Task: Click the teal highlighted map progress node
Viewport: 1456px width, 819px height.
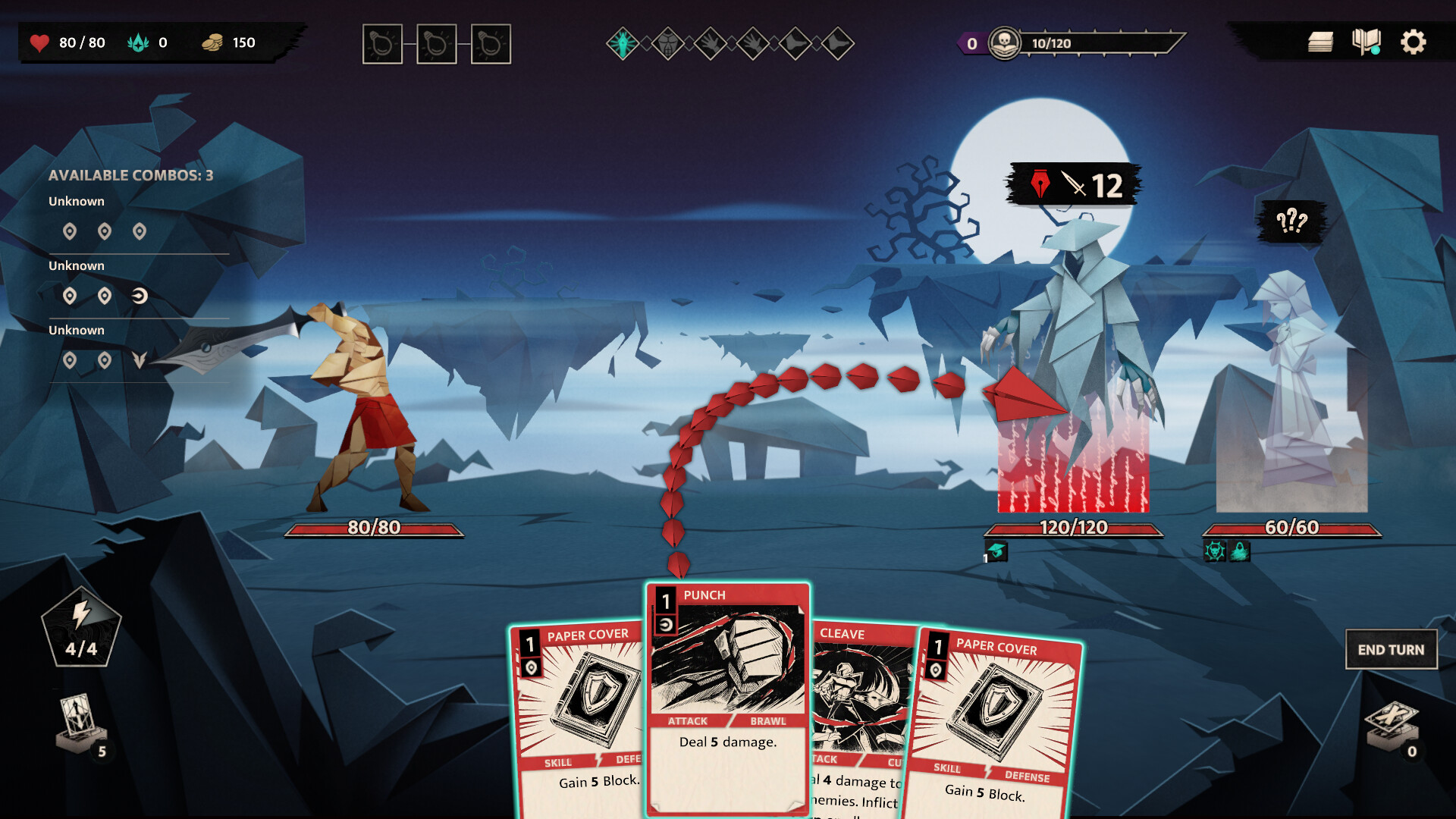Action: click(x=623, y=44)
